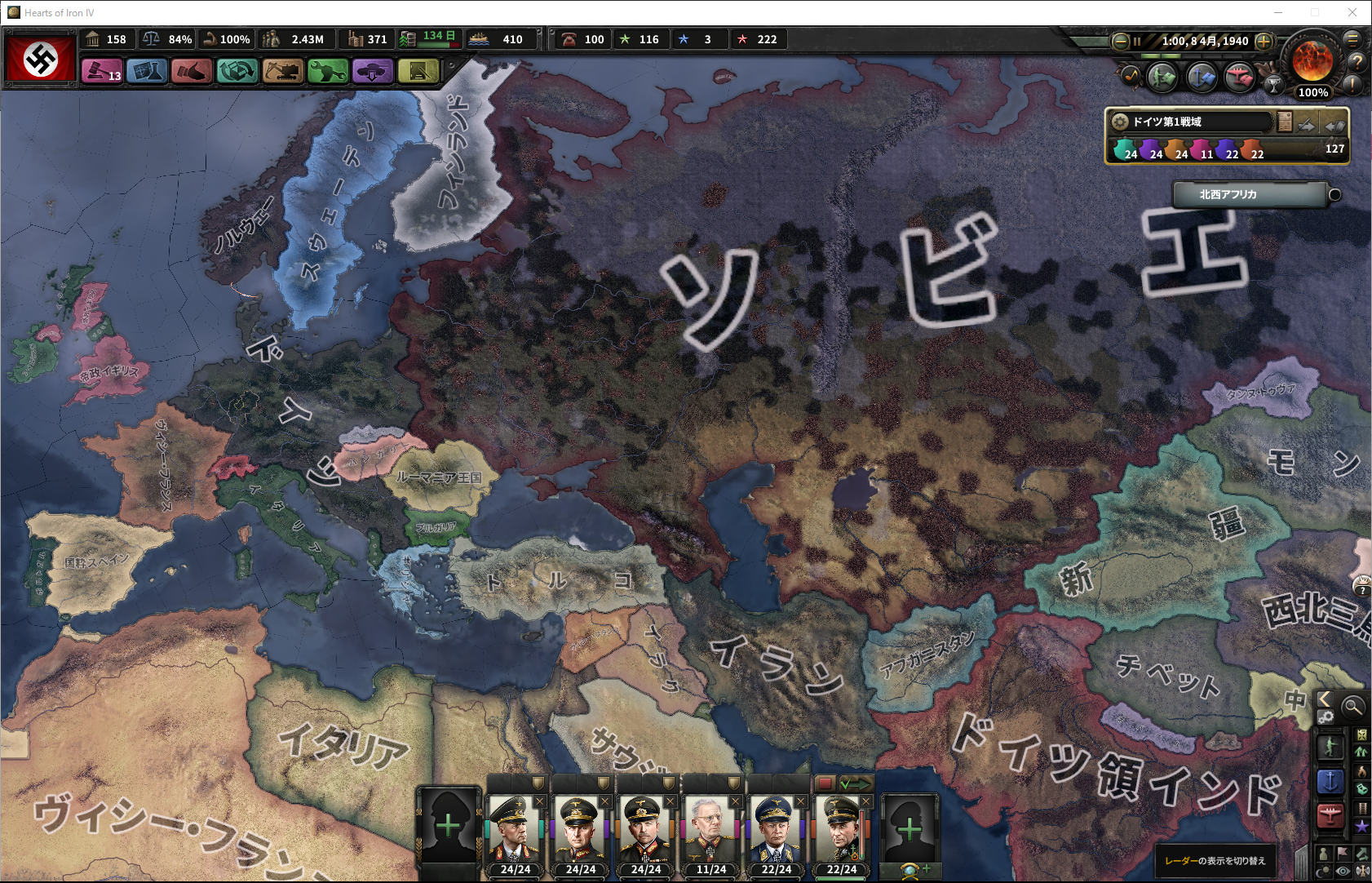This screenshot has height=883, width=1372.
Task: Open the air theater overview bomber icon
Action: [1239, 78]
